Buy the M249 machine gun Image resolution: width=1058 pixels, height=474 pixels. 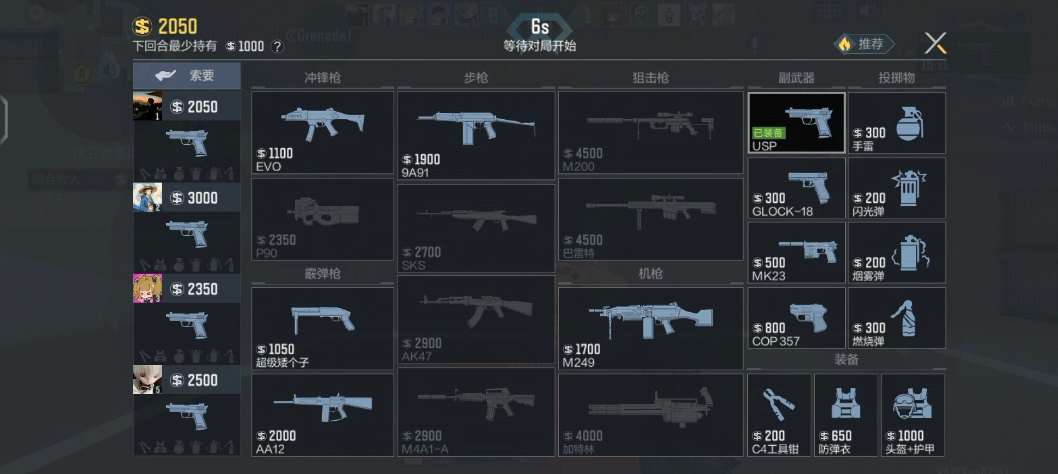(x=650, y=327)
